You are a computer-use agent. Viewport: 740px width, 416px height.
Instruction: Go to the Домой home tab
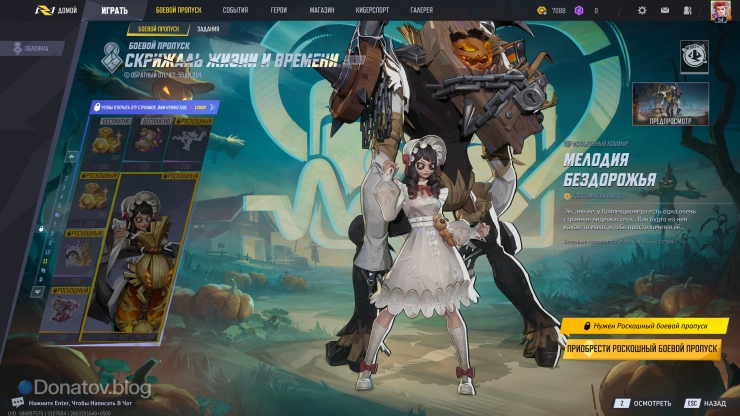pyautogui.click(x=63, y=10)
